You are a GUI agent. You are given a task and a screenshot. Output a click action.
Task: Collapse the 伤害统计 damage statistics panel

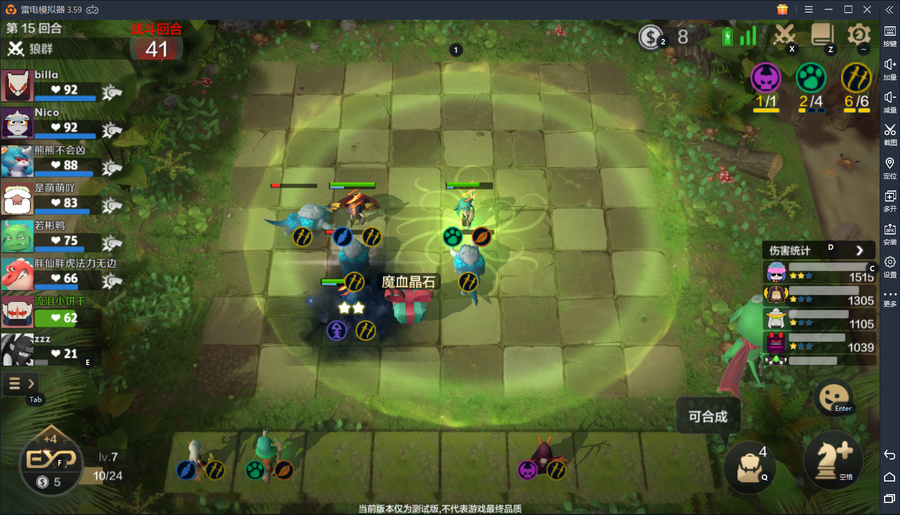[859, 249]
